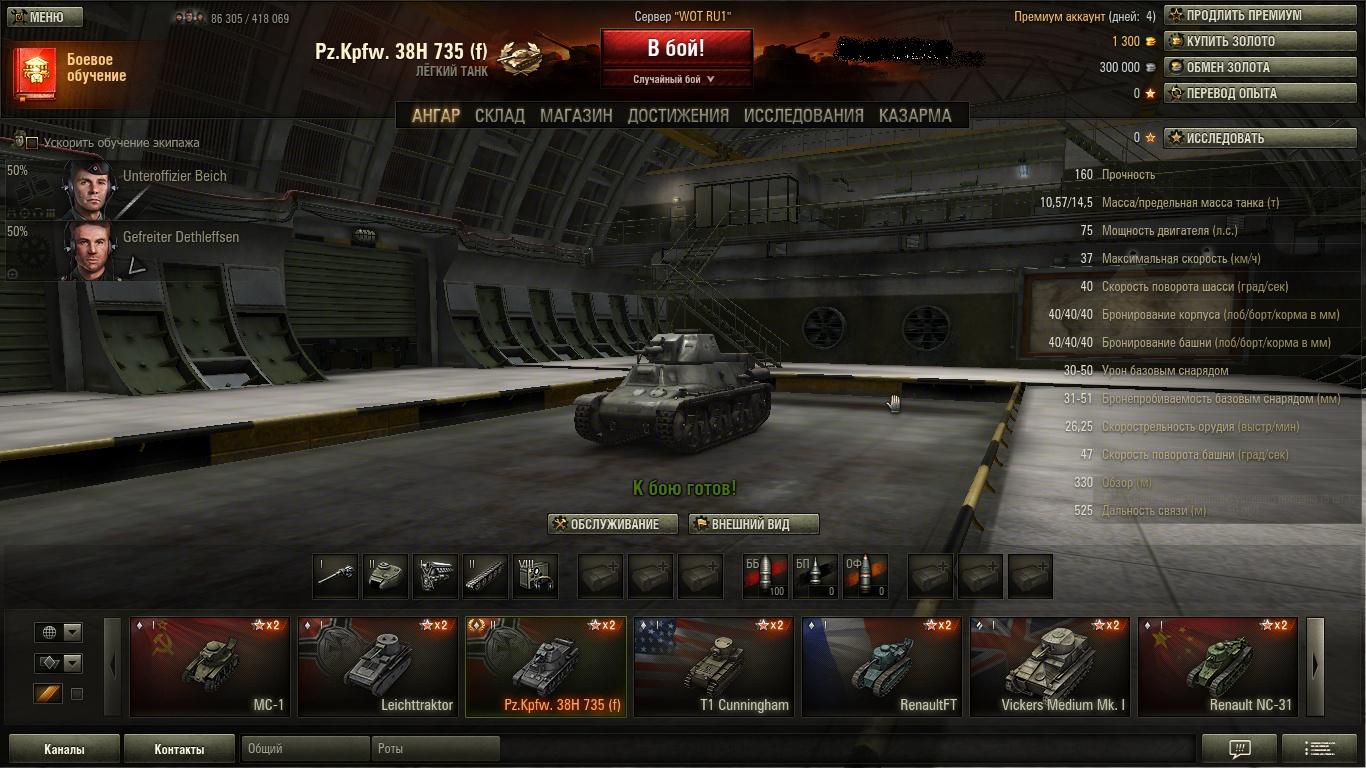Open the Каналы chat button

click(x=64, y=749)
